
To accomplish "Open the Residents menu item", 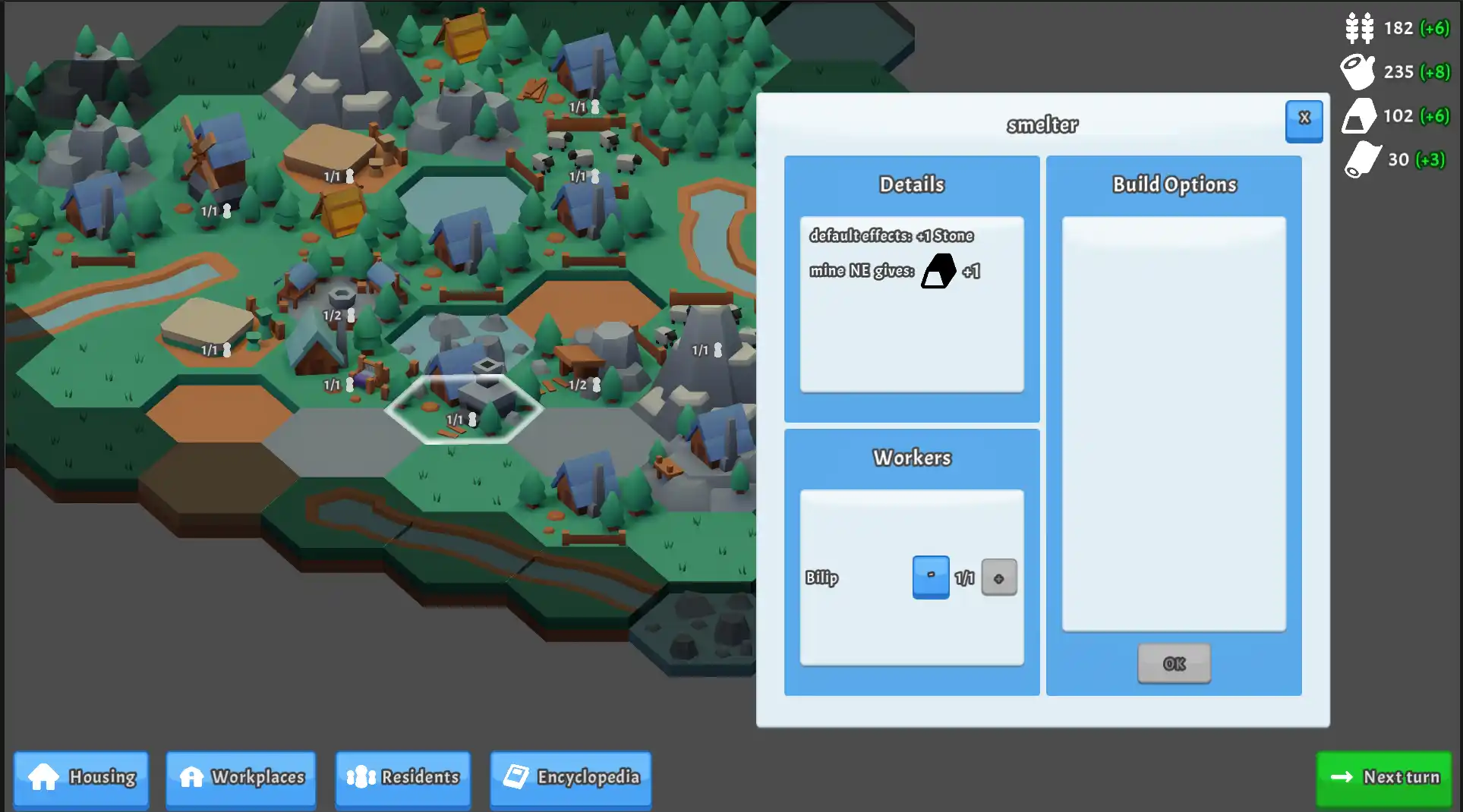I will (403, 778).
